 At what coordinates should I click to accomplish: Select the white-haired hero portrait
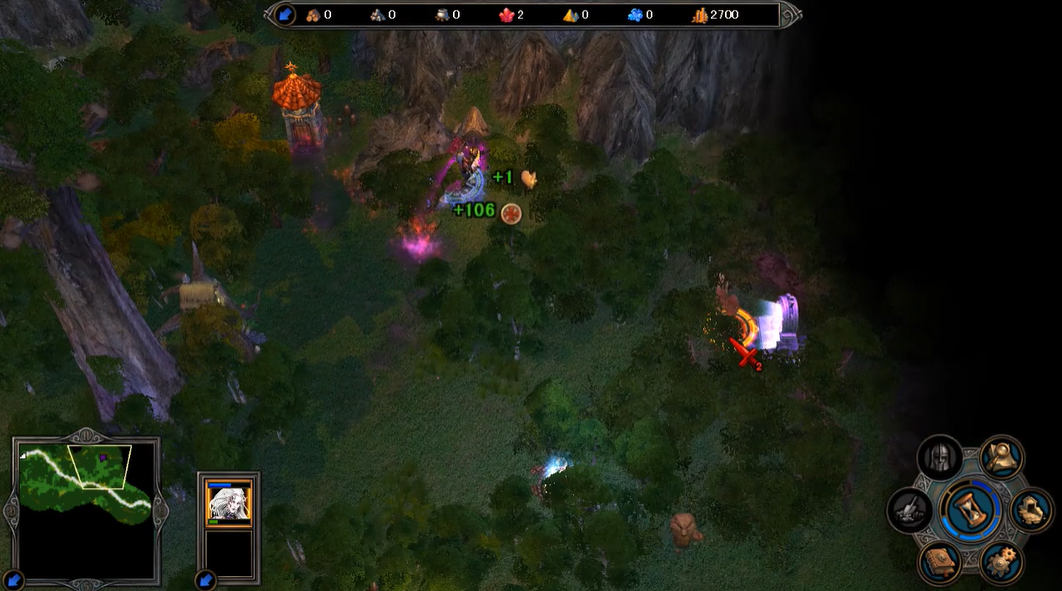pos(229,502)
